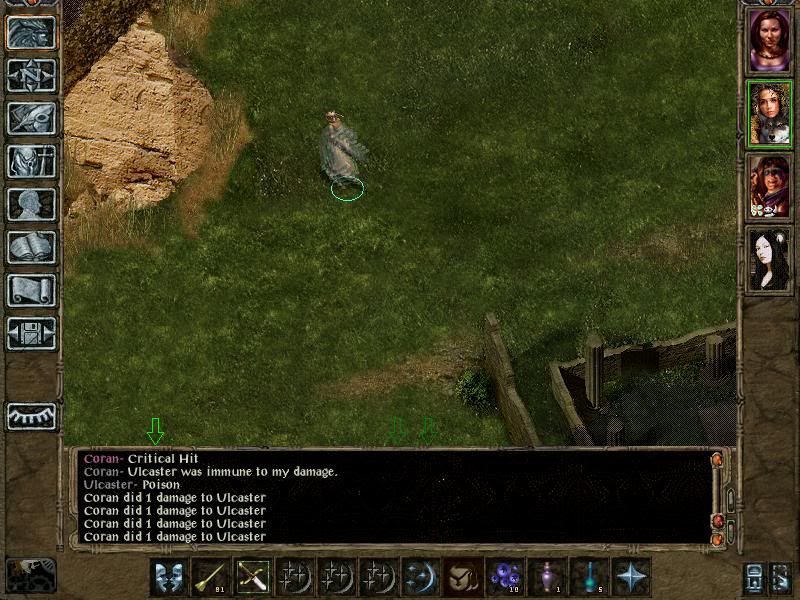Screen dimensions: 800x600
Task: Select the crossed weapons quick slot
Action: (253, 577)
